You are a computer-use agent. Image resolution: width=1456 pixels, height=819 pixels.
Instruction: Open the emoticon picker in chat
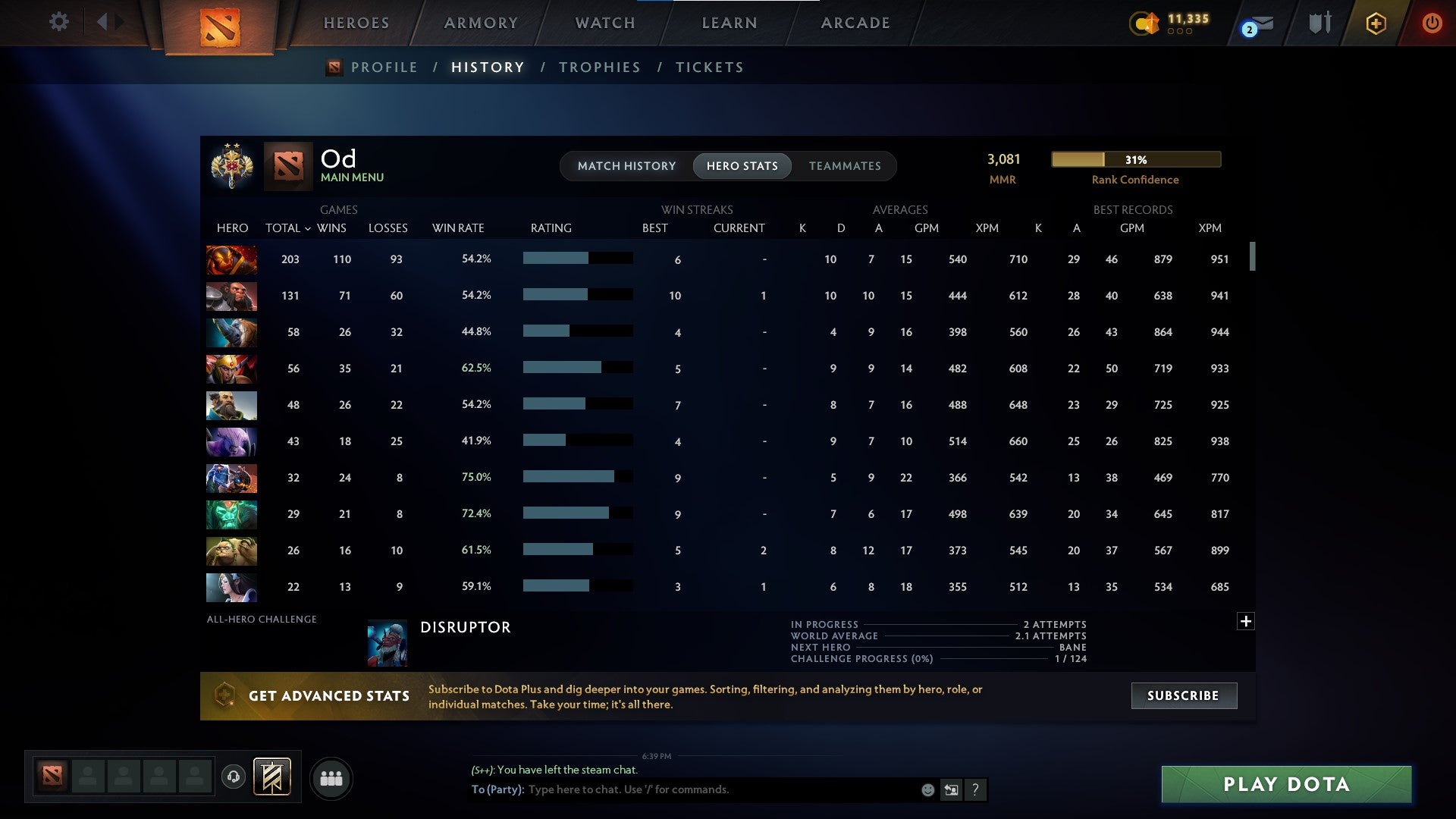click(927, 789)
